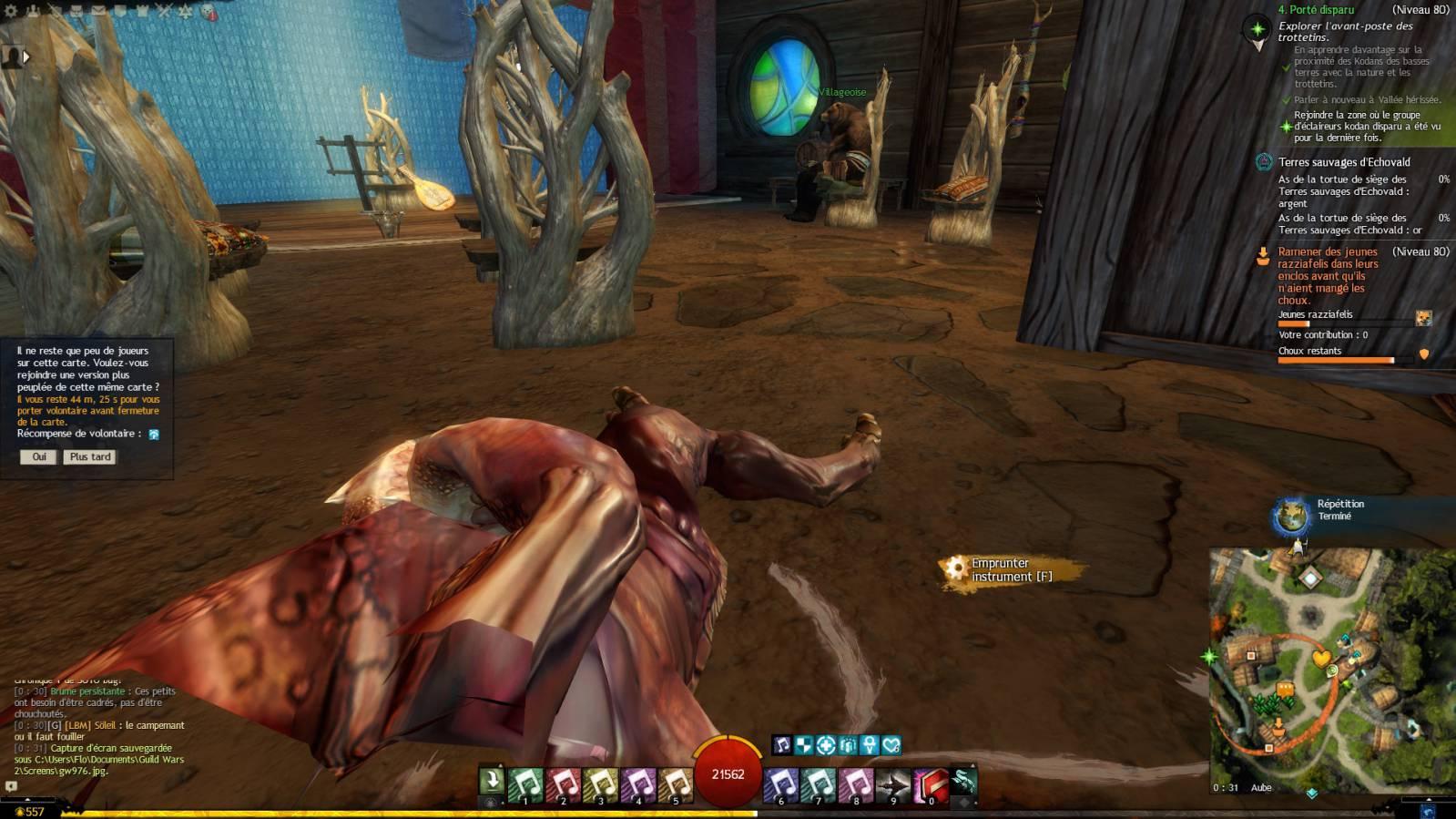
Task: Open game menu via gear icon
Action: pos(11,11)
